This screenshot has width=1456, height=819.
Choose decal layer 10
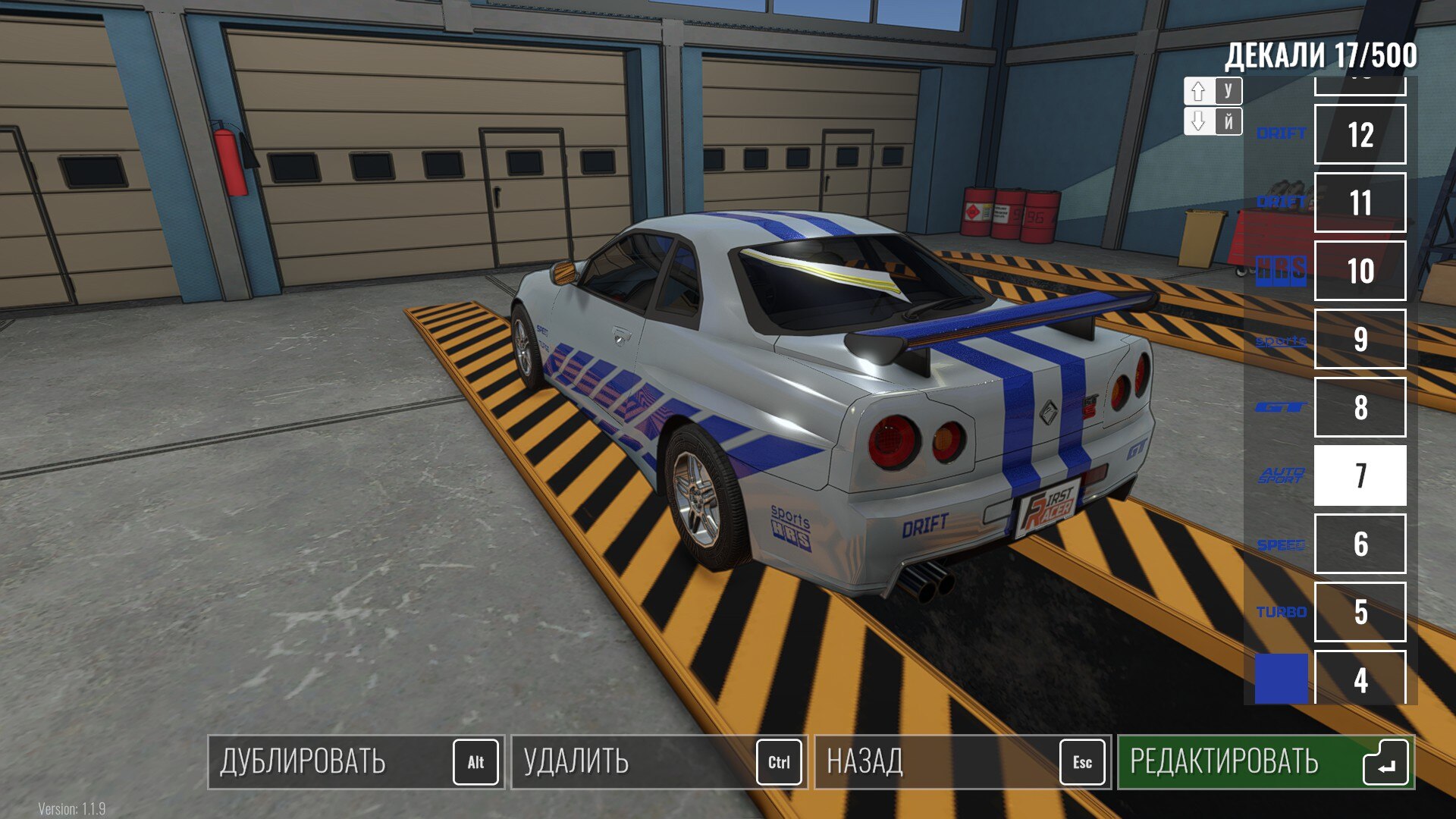pos(1360,271)
